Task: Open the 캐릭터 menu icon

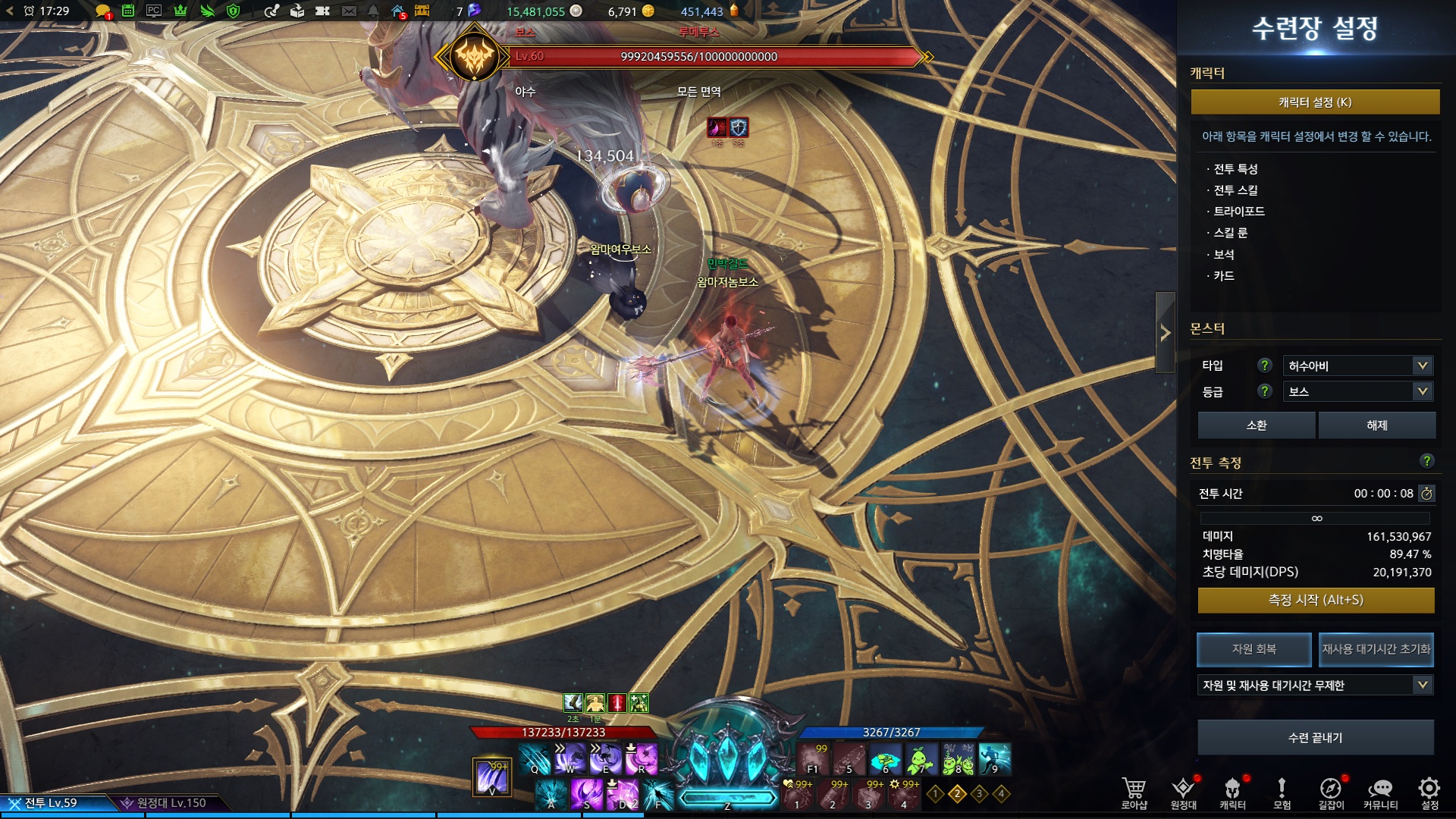Action: [1232, 792]
